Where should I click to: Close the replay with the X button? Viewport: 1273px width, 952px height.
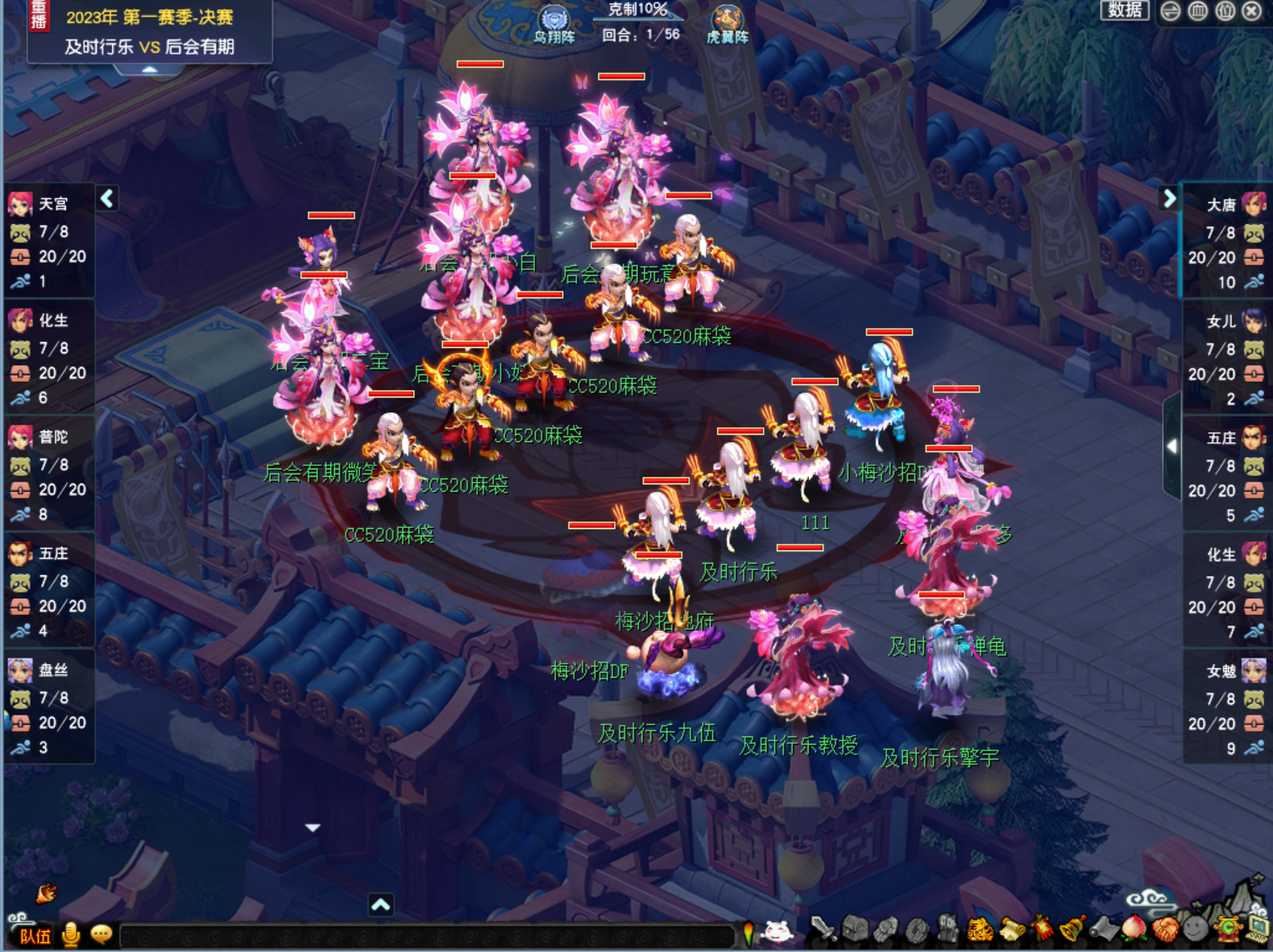(x=1252, y=11)
